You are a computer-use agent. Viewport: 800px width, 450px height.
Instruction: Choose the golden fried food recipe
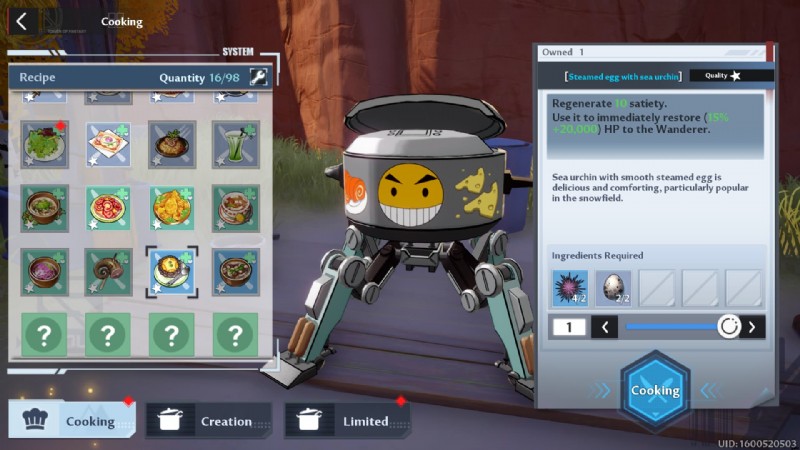click(x=171, y=207)
